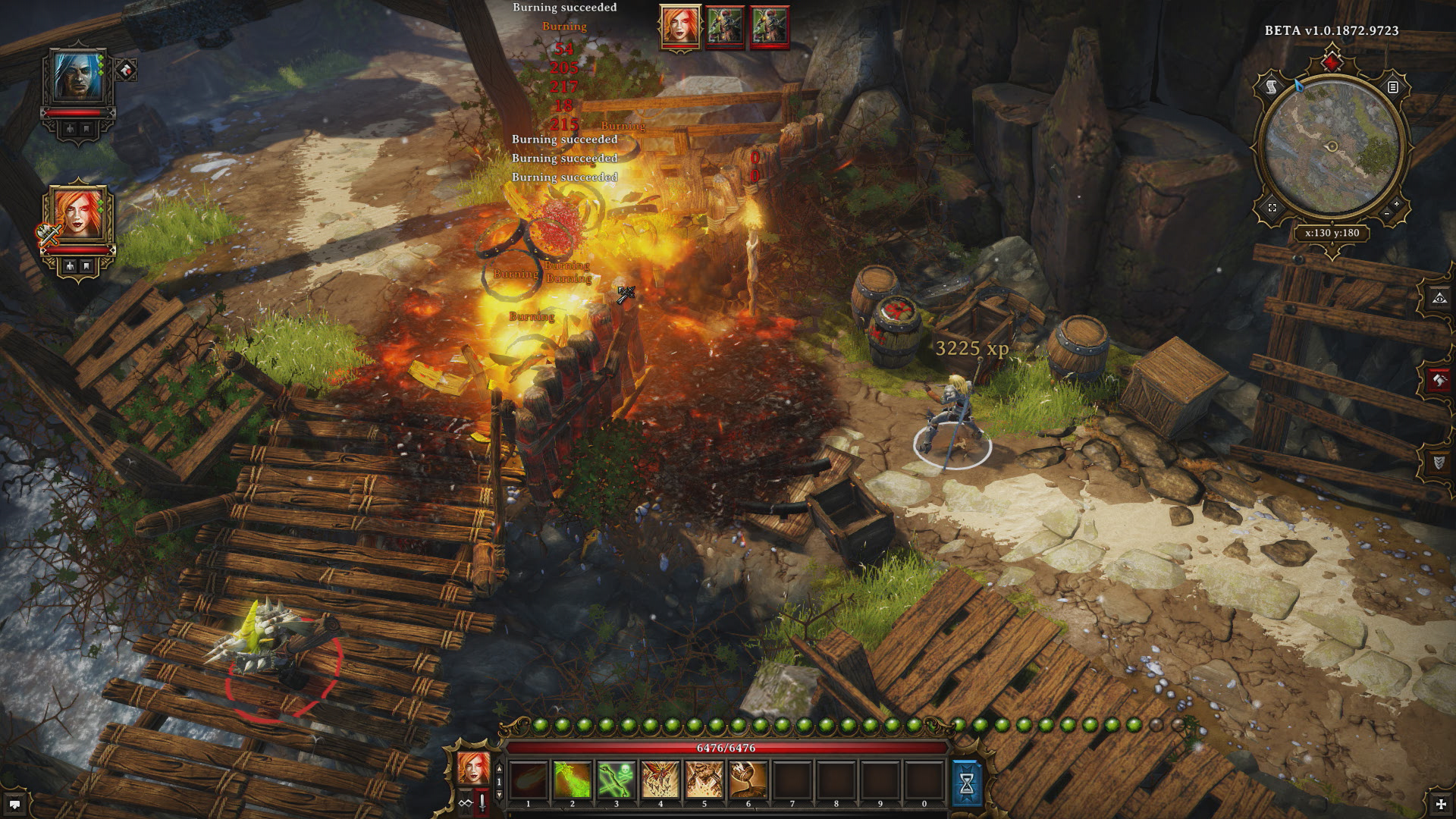Cast the butterfly swarm skill
Image resolution: width=1456 pixels, height=819 pixels.
pos(660,780)
